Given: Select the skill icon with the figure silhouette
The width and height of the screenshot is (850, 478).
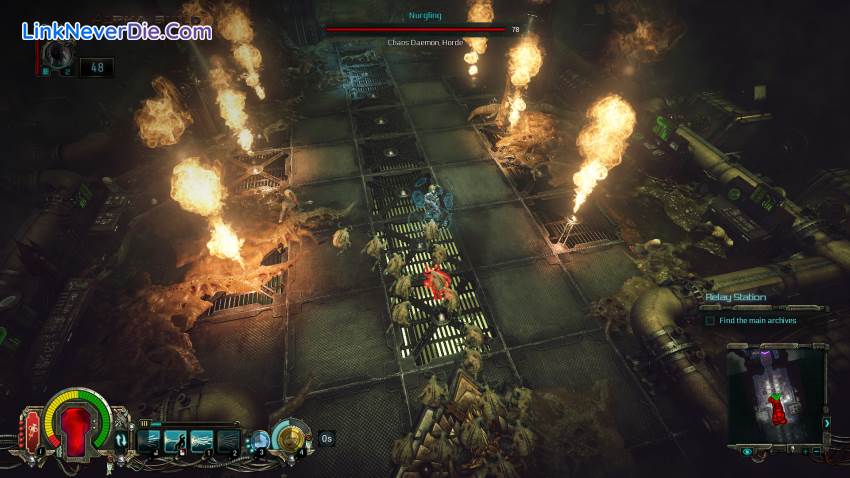Looking at the screenshot, I should click(x=174, y=438).
